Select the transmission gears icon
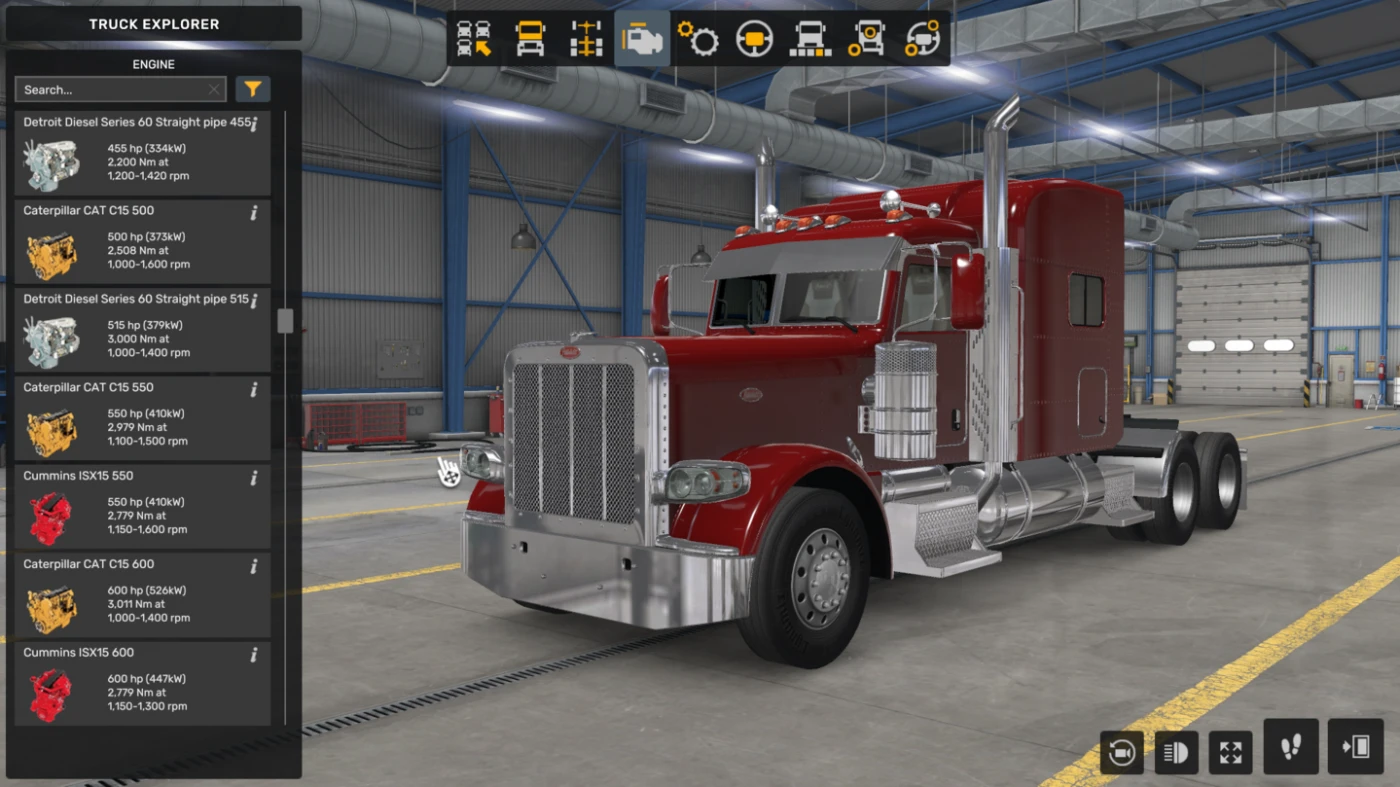Viewport: 1400px width, 787px height. (698, 37)
